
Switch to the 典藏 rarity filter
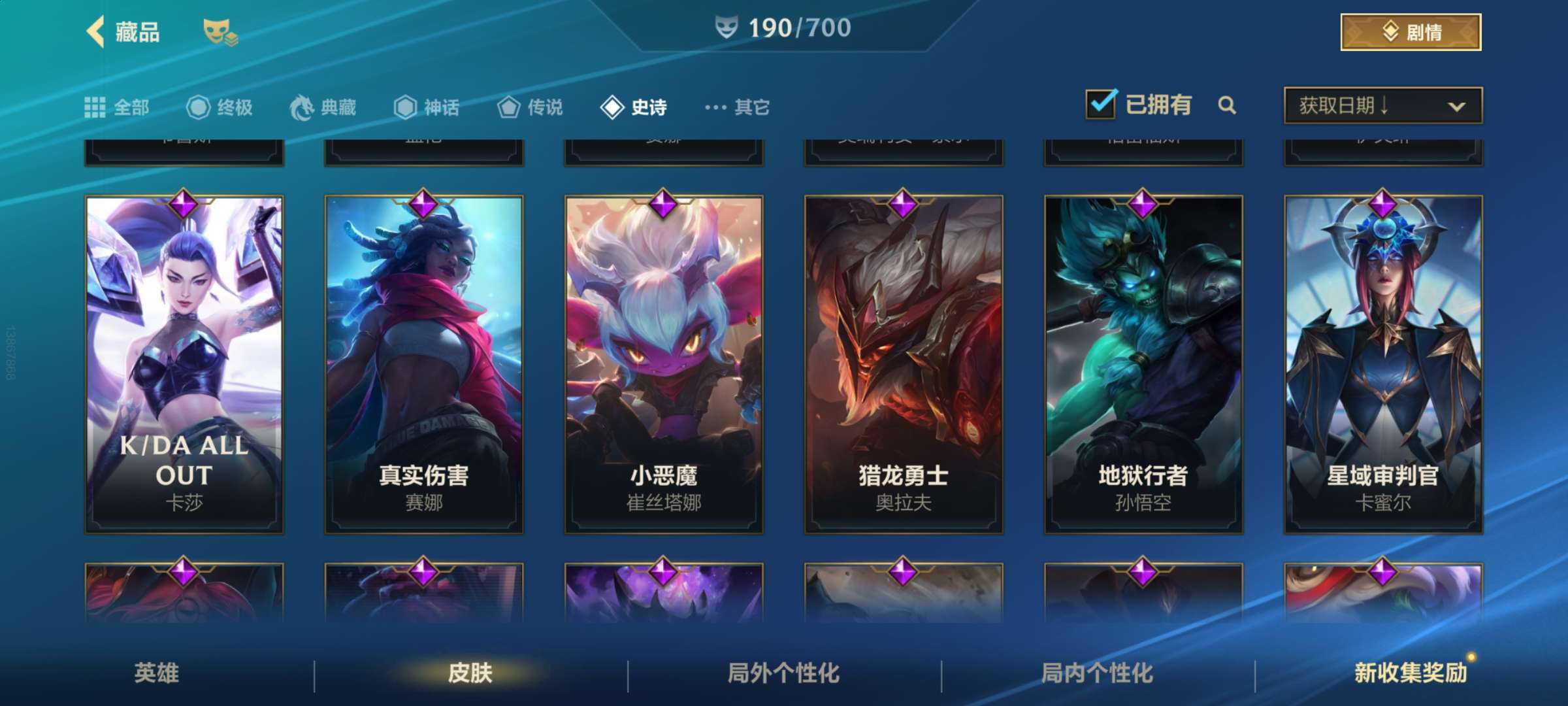tap(323, 107)
